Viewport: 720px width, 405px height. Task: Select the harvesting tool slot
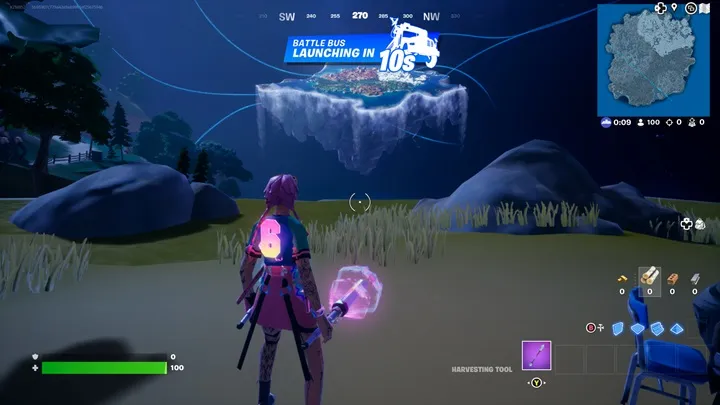536,356
